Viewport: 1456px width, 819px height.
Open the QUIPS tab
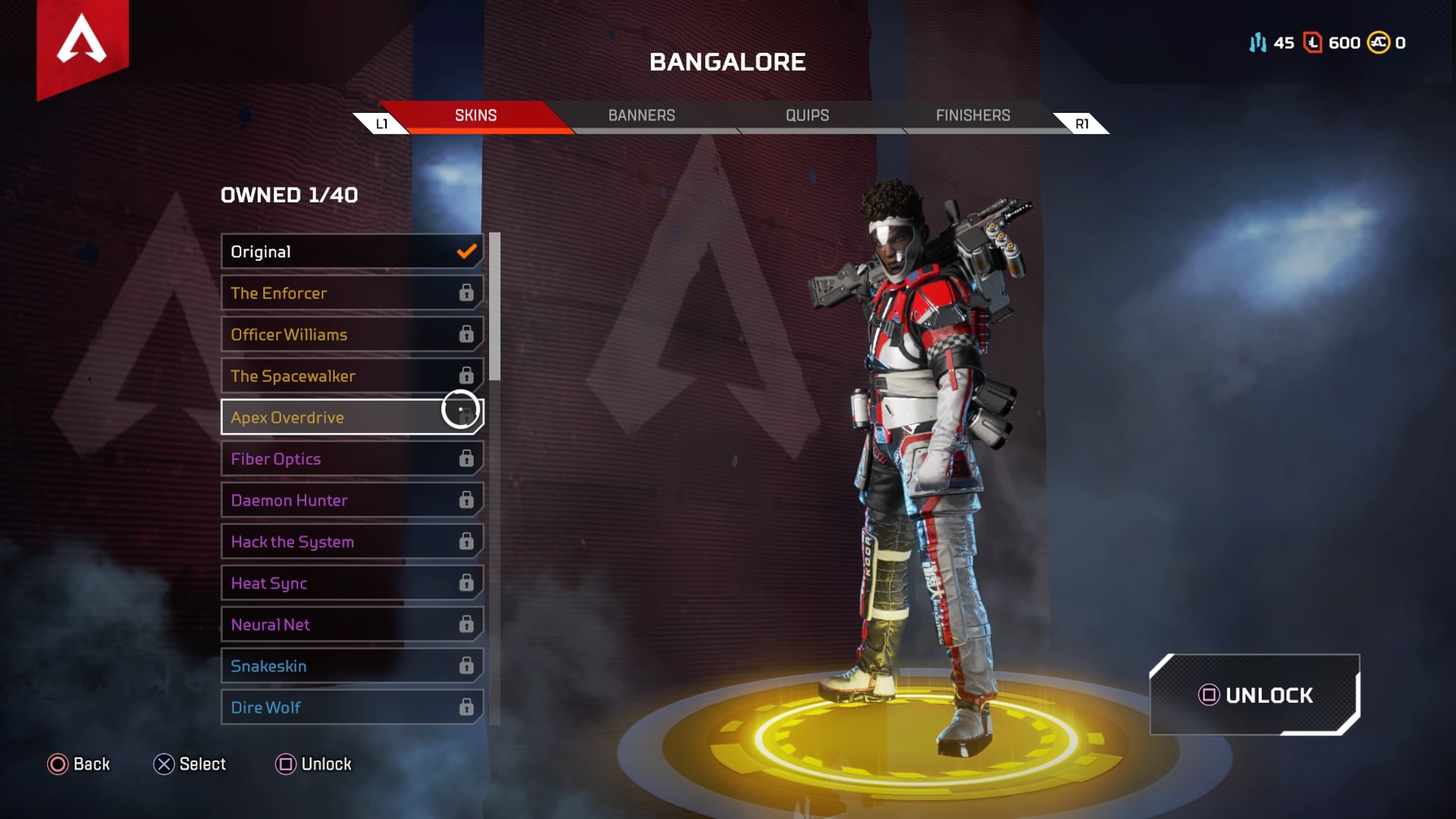coord(807,115)
